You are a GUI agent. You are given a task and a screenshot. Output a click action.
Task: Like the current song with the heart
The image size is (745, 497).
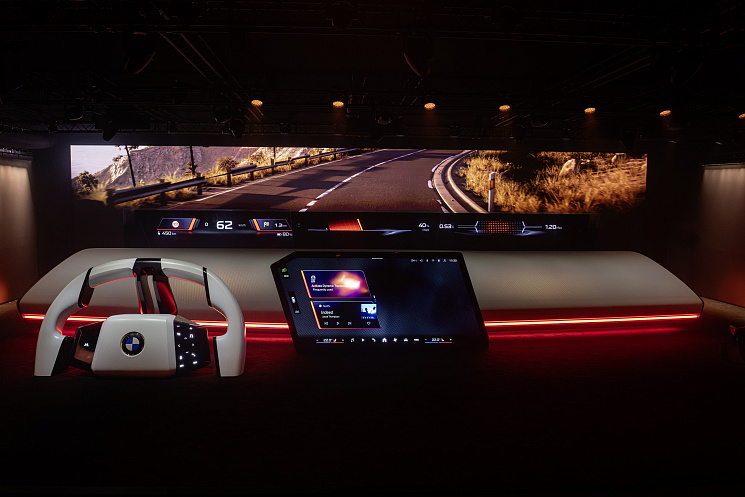(368, 324)
